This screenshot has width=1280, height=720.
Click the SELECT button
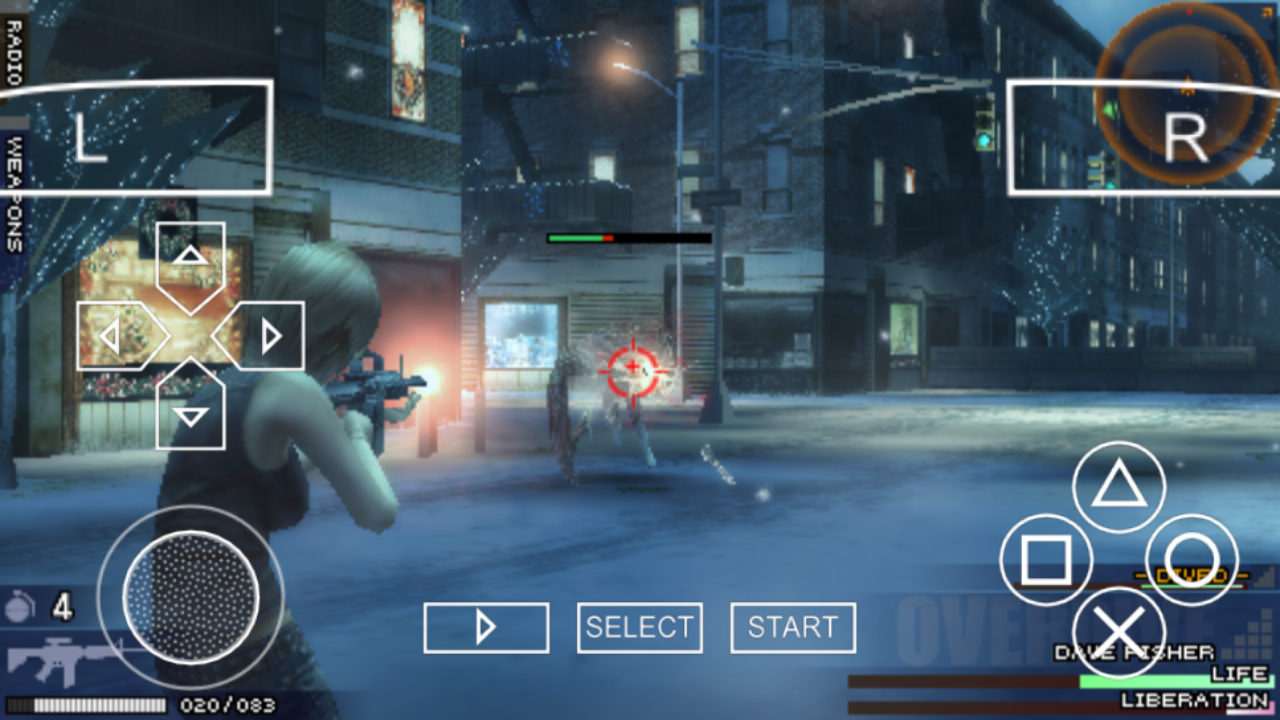pyautogui.click(x=640, y=628)
